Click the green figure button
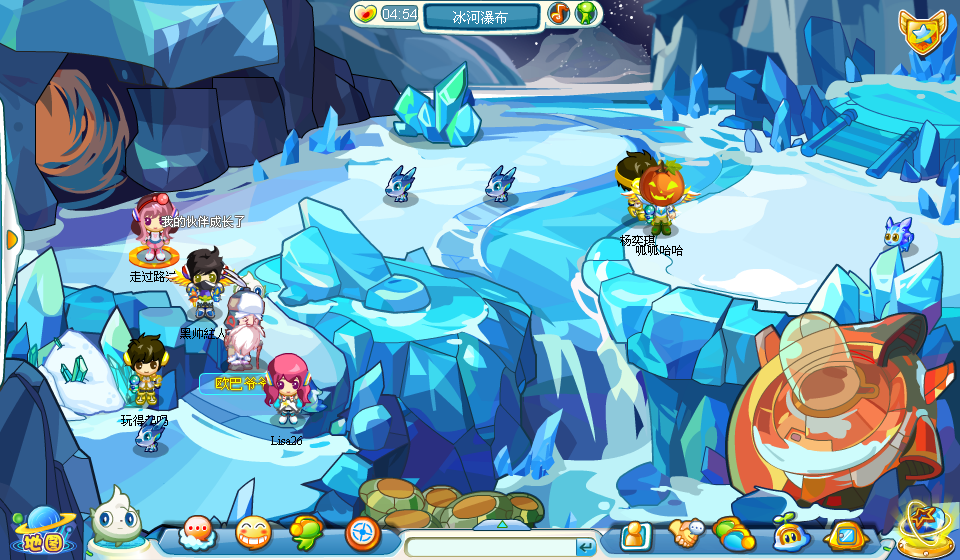The height and width of the screenshot is (560, 960). point(586,14)
